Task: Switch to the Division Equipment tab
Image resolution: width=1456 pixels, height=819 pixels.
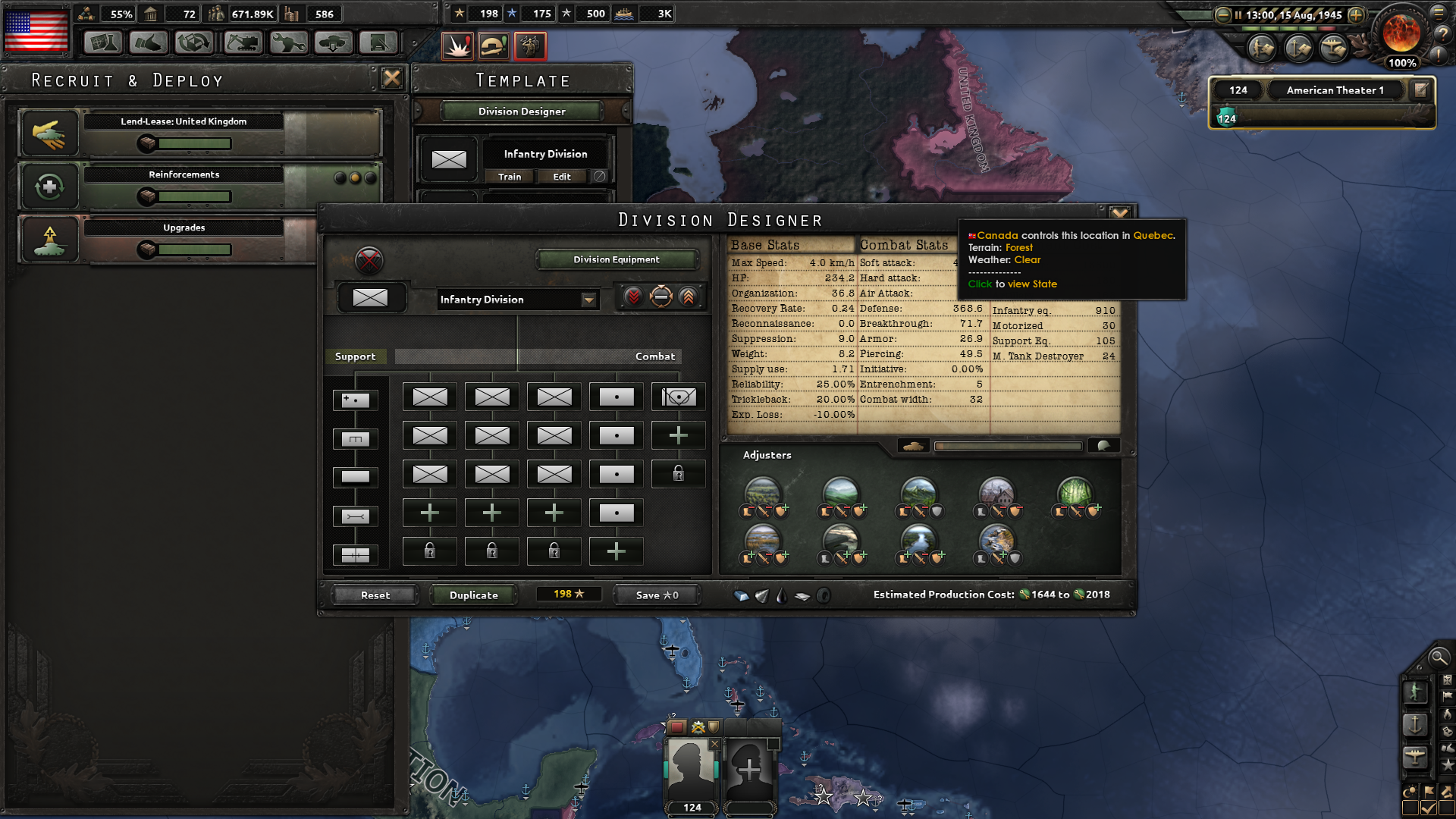Action: (617, 259)
